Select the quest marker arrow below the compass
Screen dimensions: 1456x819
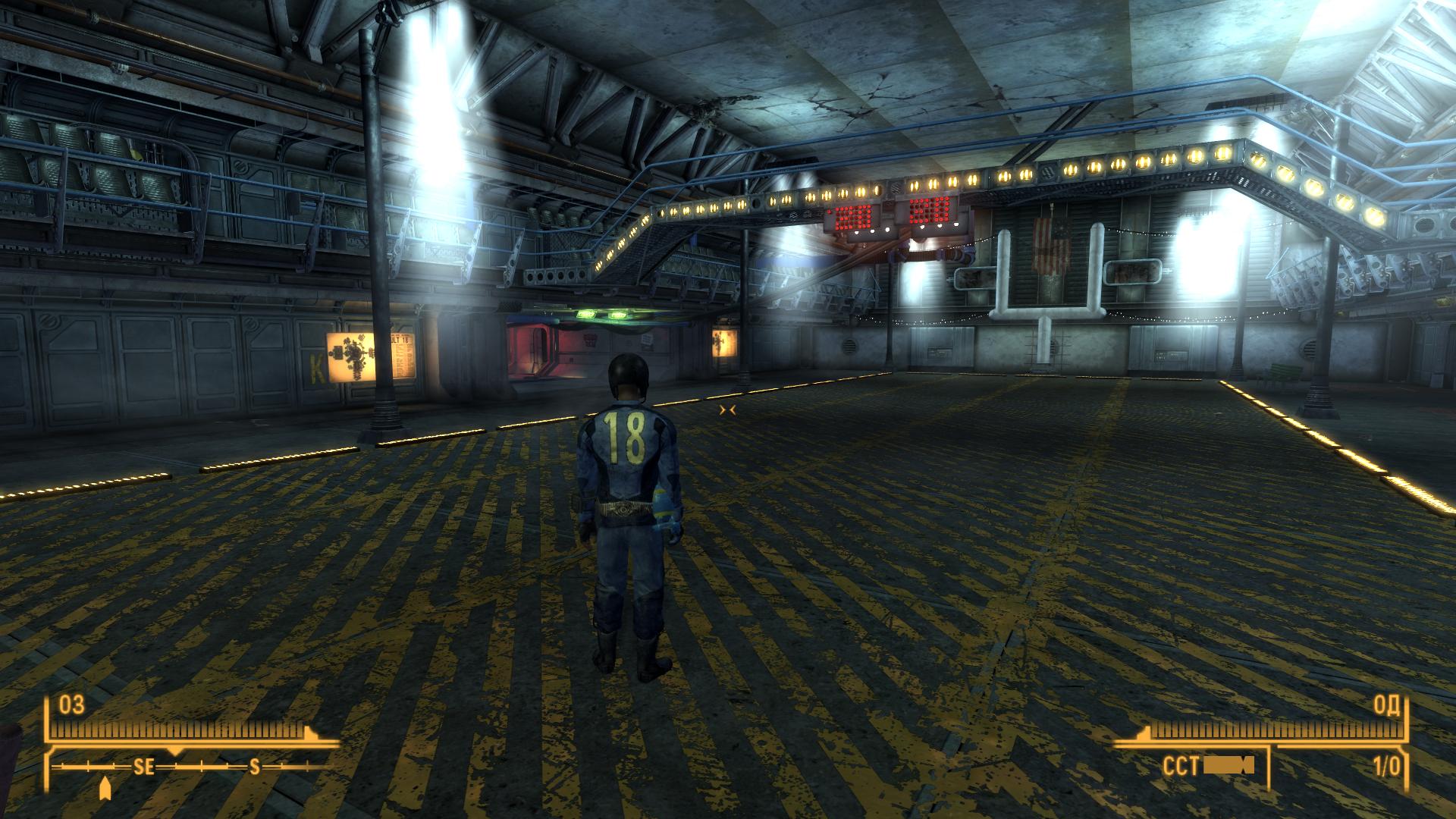click(105, 789)
